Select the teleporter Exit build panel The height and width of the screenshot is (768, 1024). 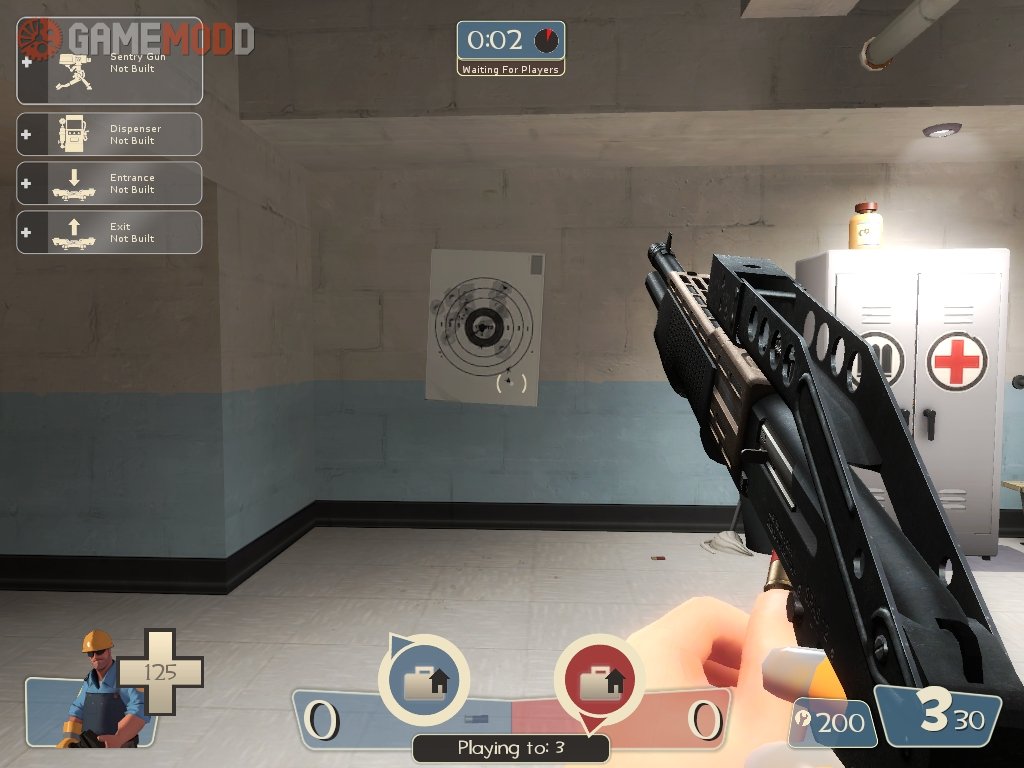point(110,232)
